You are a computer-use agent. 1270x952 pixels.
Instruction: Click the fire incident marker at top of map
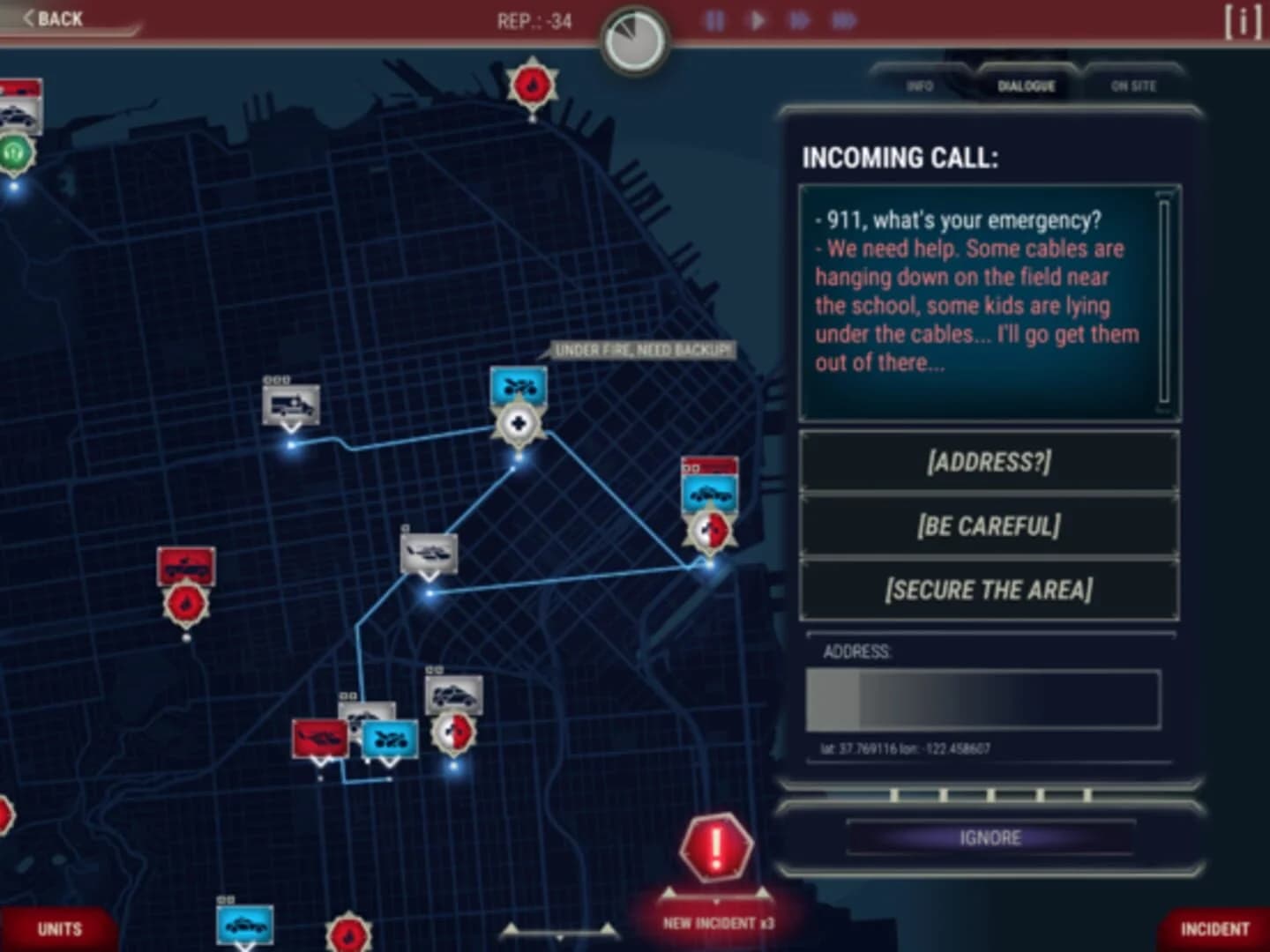pyautogui.click(x=533, y=84)
